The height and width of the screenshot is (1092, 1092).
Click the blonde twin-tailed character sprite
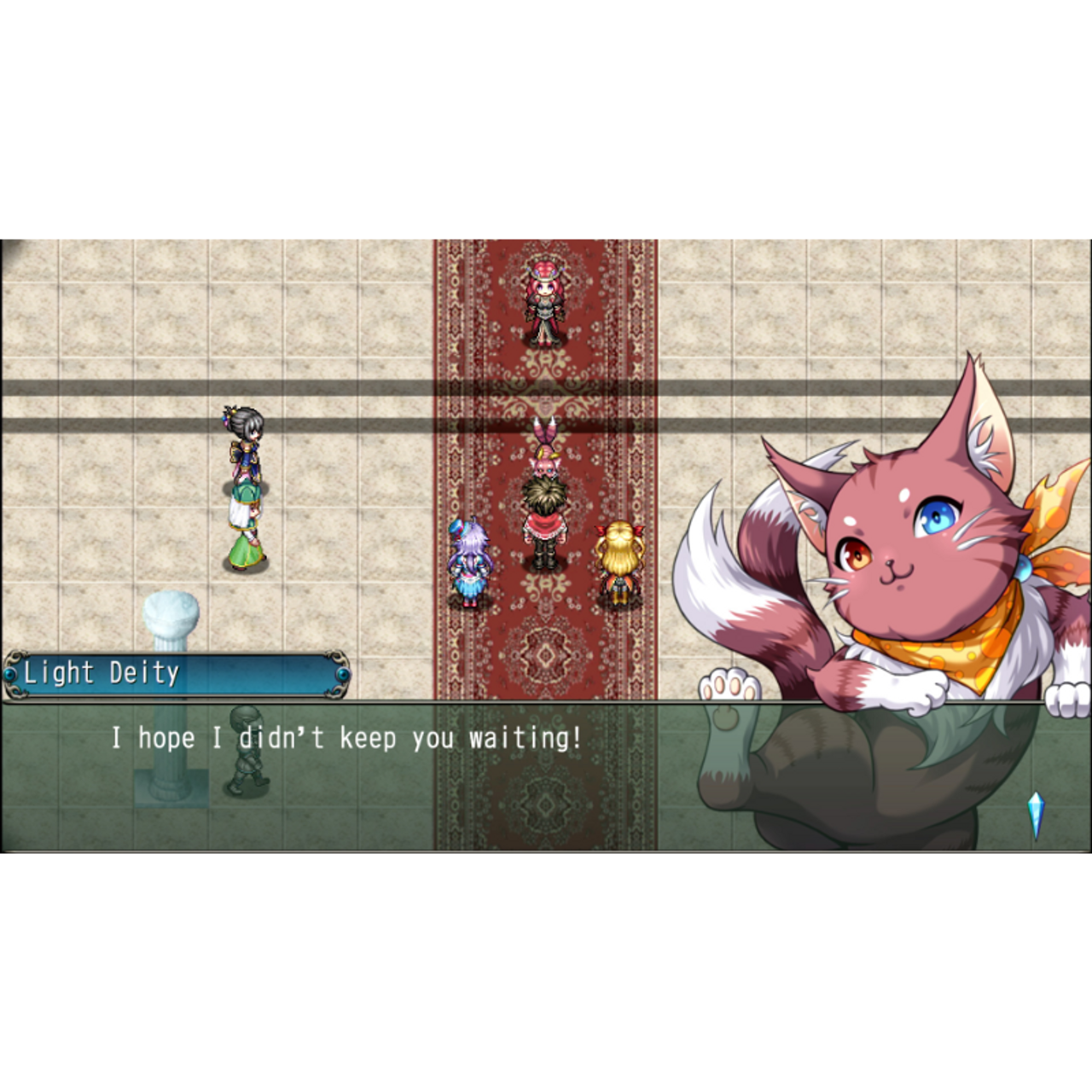click(619, 559)
